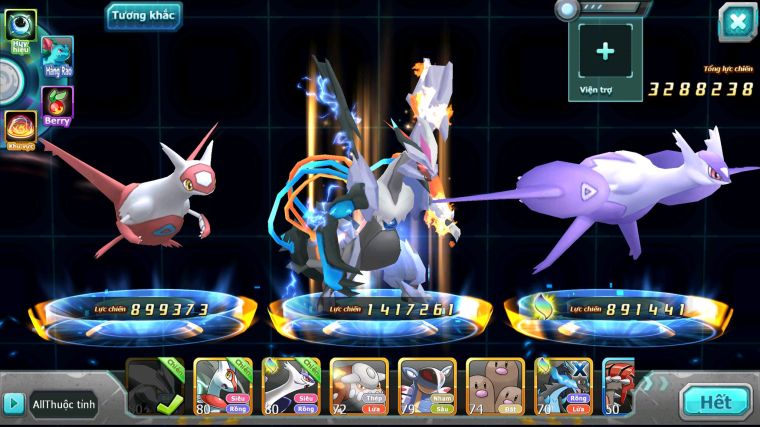This screenshot has height=427, width=760.
Task: Select the level 80 Latios card
Action: pos(291,387)
